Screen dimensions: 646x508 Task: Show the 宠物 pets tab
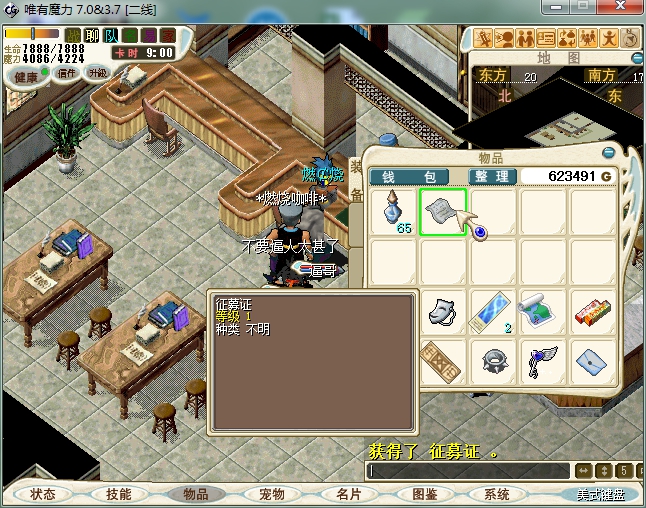pyautogui.click(x=272, y=494)
